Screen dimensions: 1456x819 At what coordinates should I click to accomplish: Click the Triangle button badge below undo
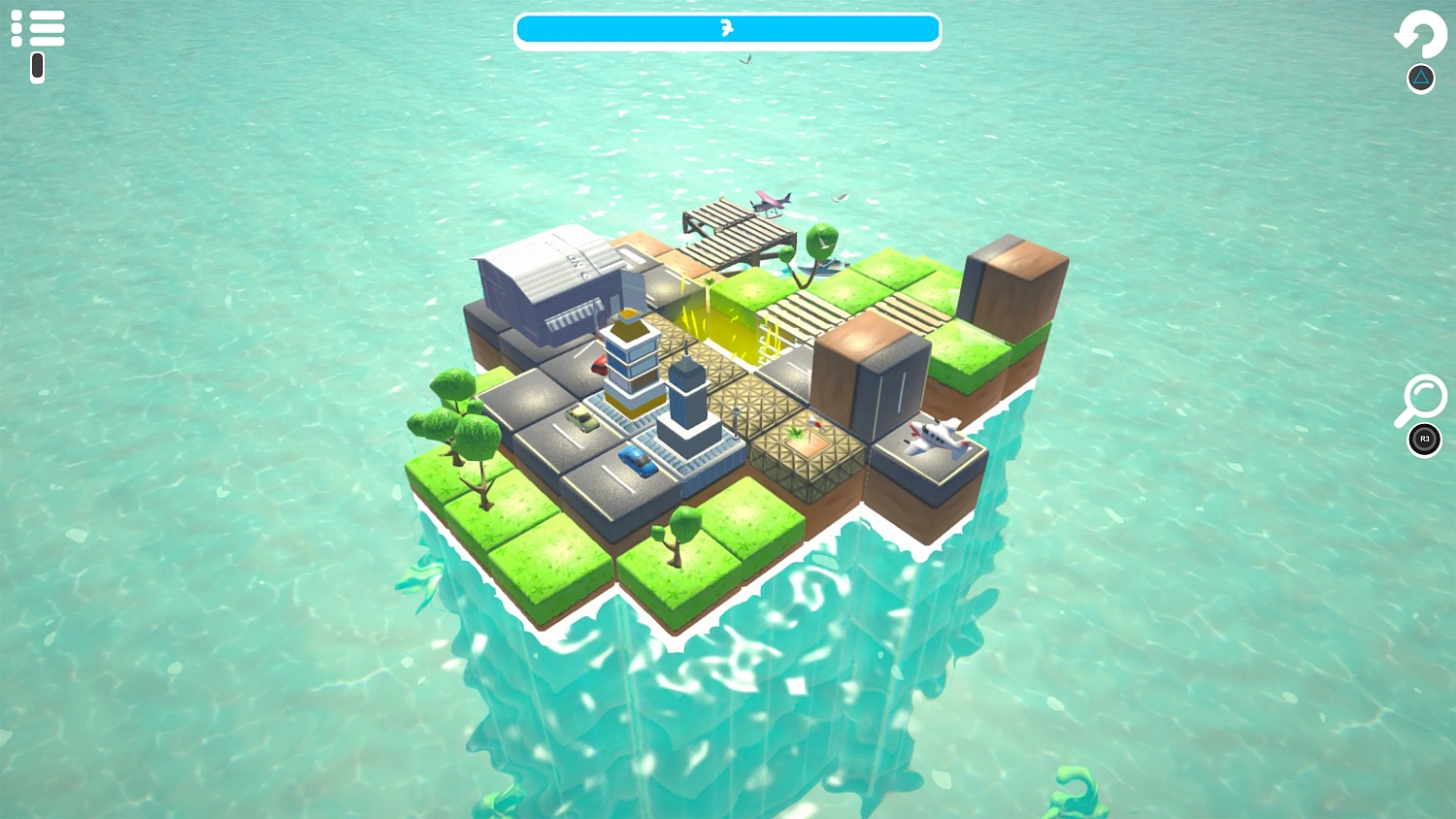pos(1420,77)
